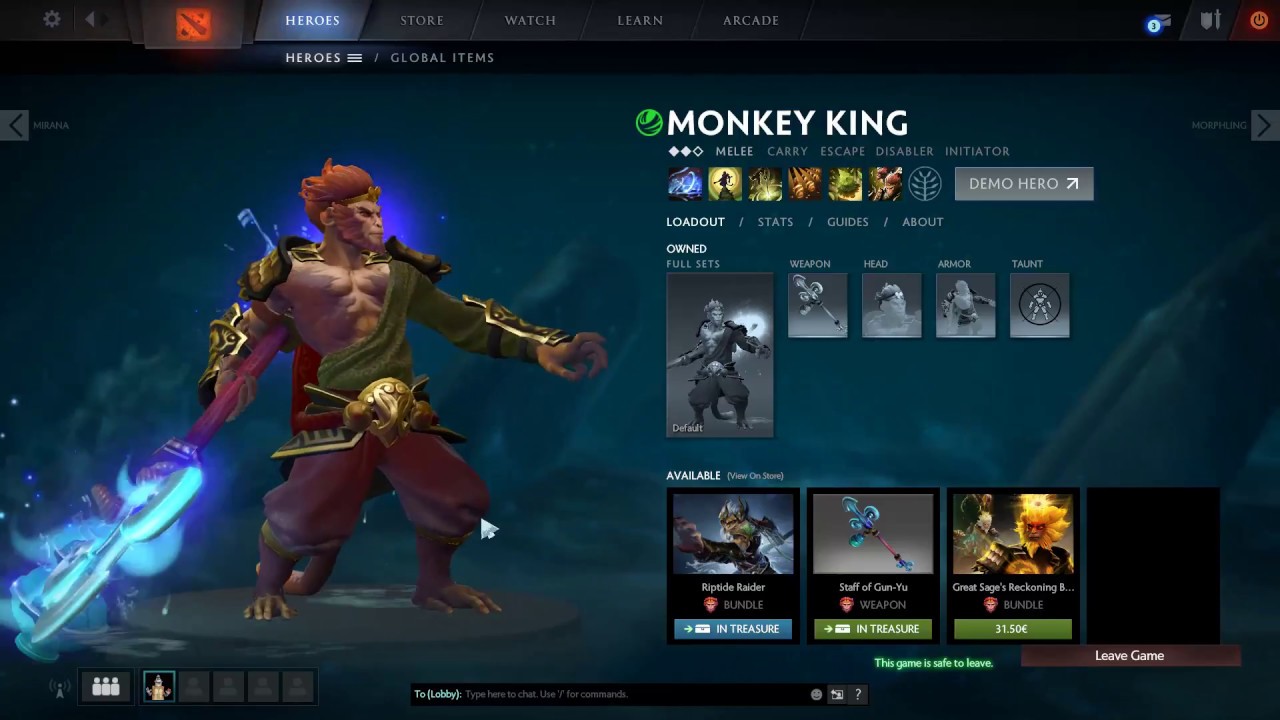Image resolution: width=1280 pixels, height=720 pixels.
Task: Open the settings gear menu
Action: click(52, 20)
